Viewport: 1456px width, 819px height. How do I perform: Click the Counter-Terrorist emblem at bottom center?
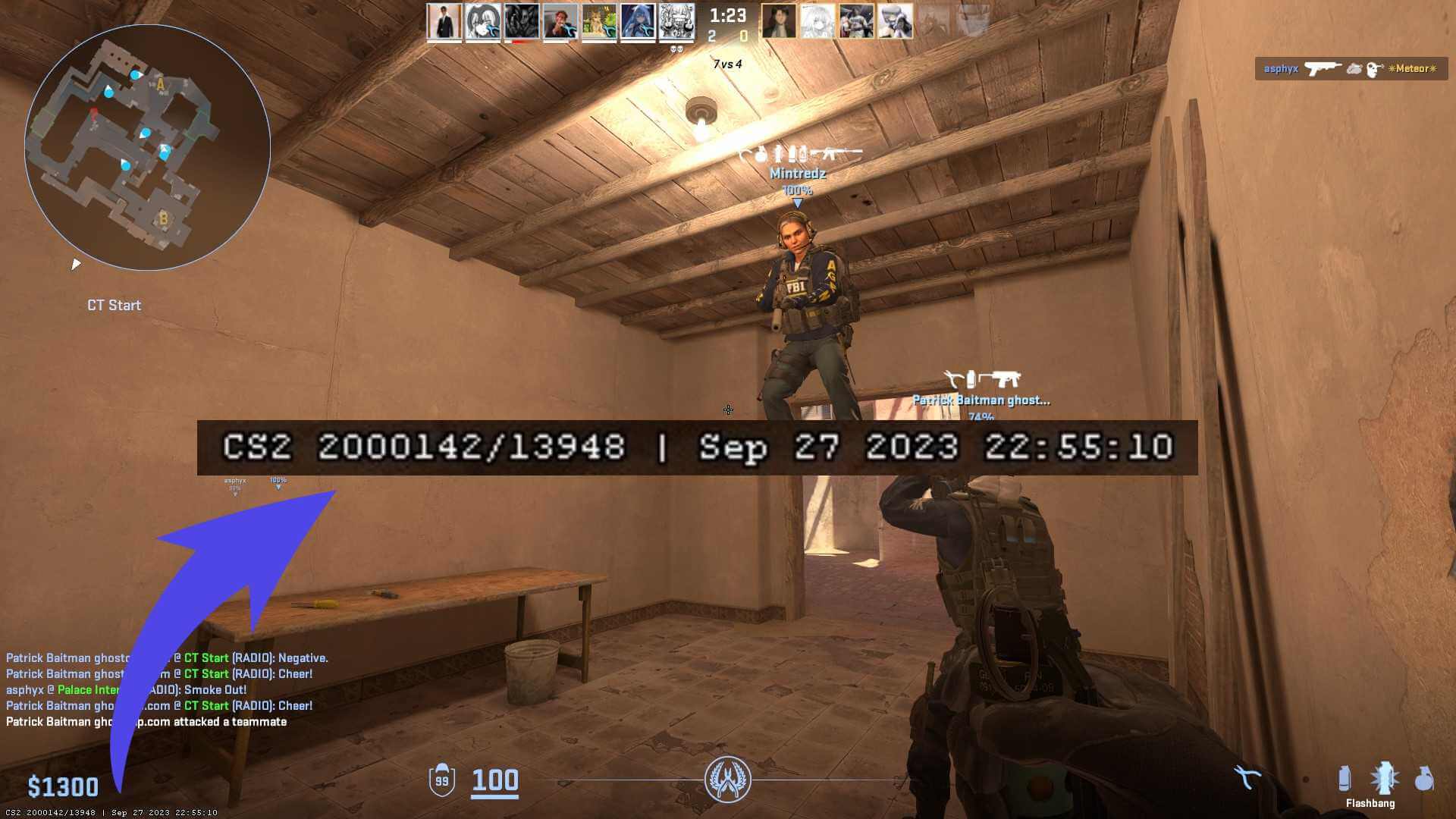point(727,780)
